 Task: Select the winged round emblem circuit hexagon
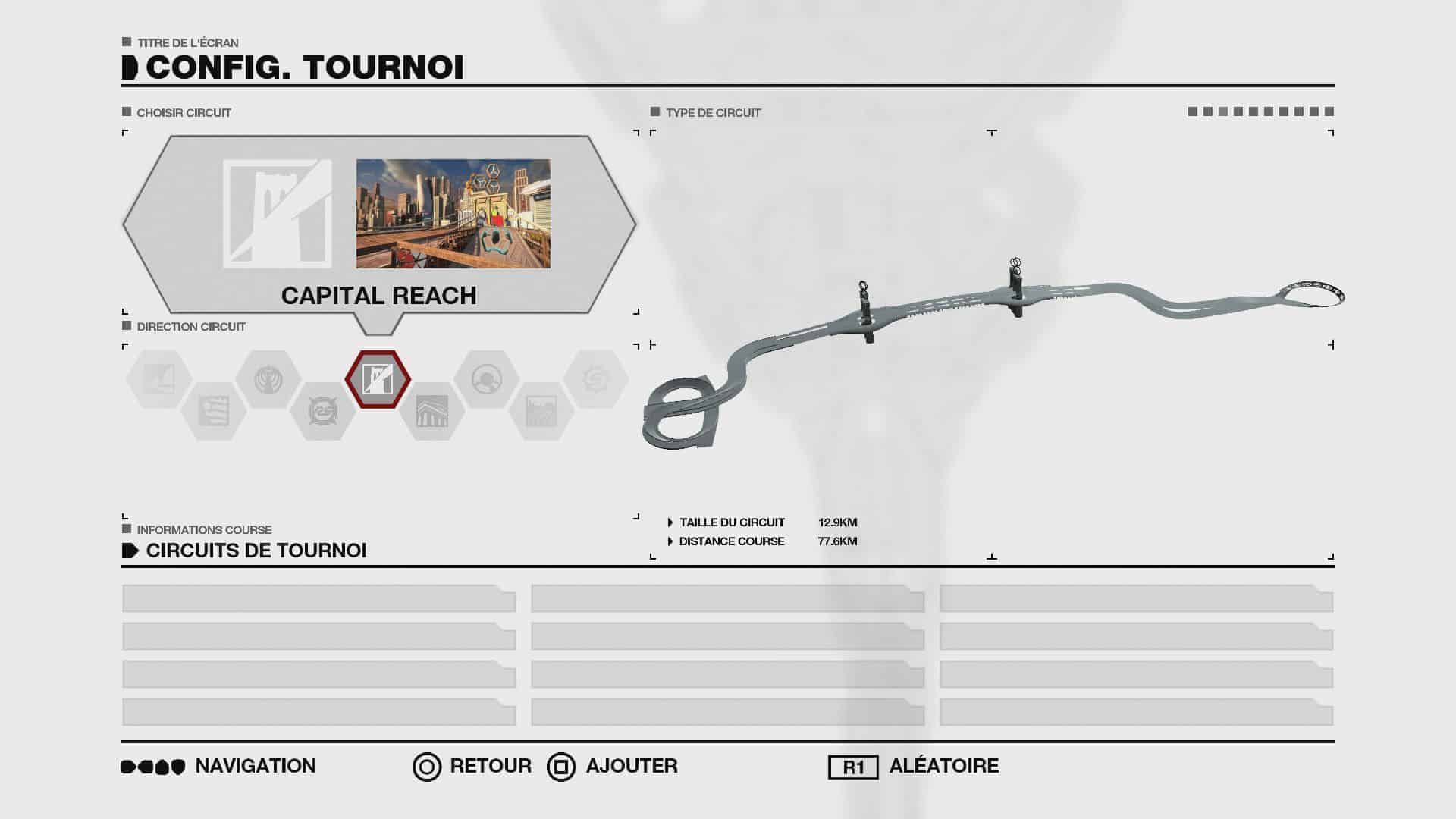[x=268, y=378]
